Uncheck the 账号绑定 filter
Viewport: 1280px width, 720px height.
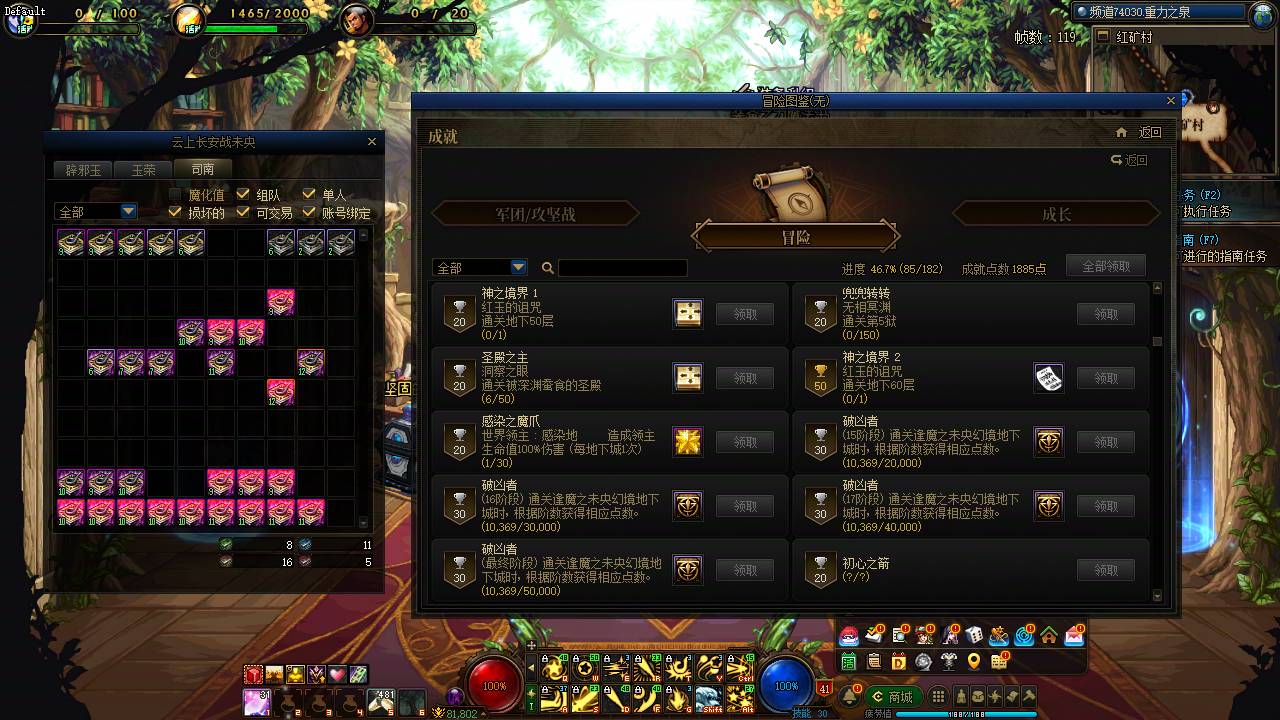coord(309,212)
